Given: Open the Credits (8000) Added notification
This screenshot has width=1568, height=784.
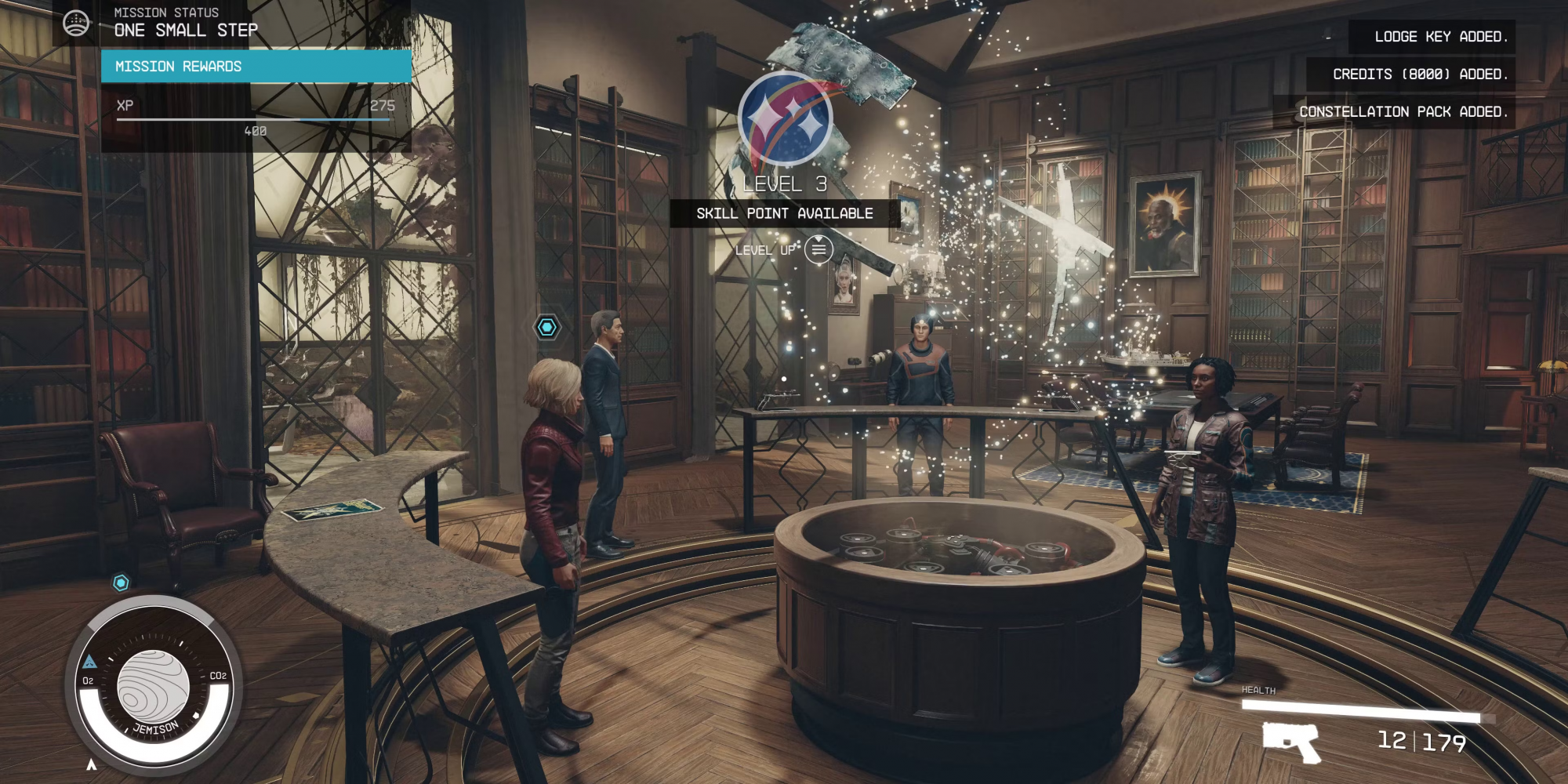Looking at the screenshot, I should coord(1410,74).
